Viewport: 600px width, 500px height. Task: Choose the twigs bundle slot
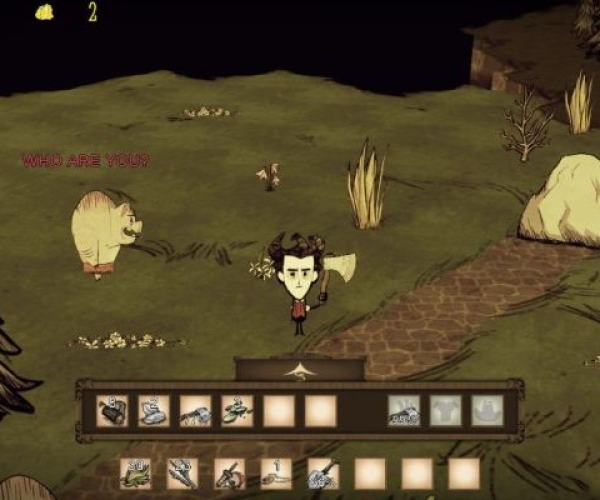click(x=183, y=473)
